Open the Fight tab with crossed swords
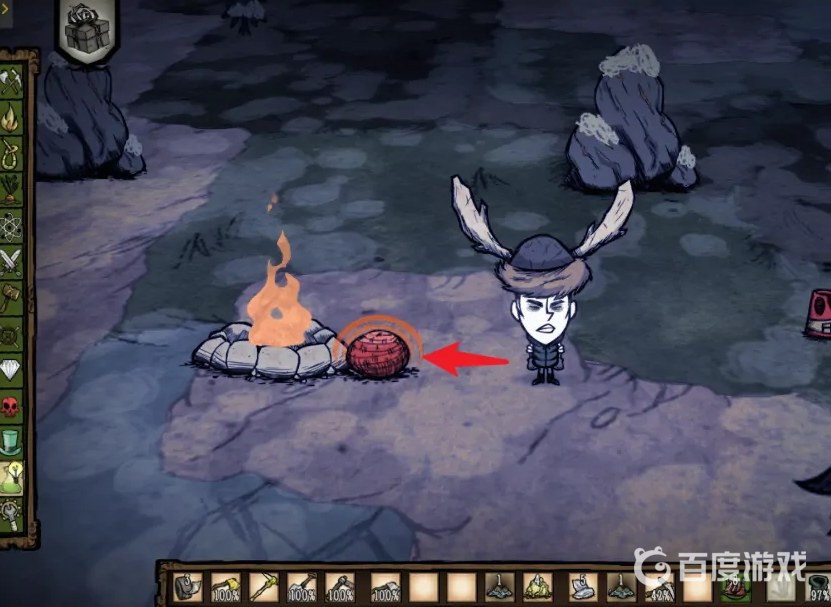 tap(12, 262)
